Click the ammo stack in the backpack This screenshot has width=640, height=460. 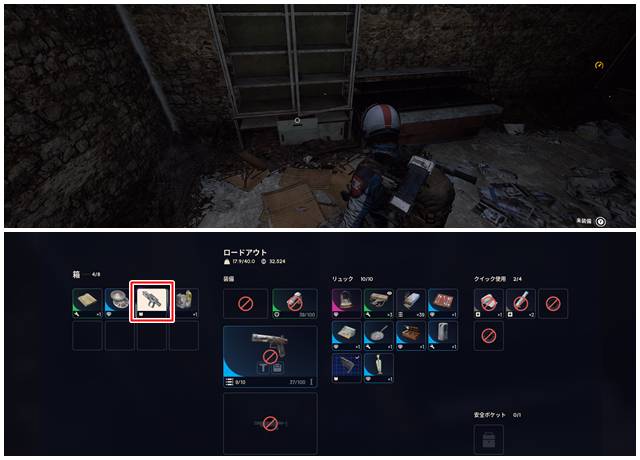(410, 302)
